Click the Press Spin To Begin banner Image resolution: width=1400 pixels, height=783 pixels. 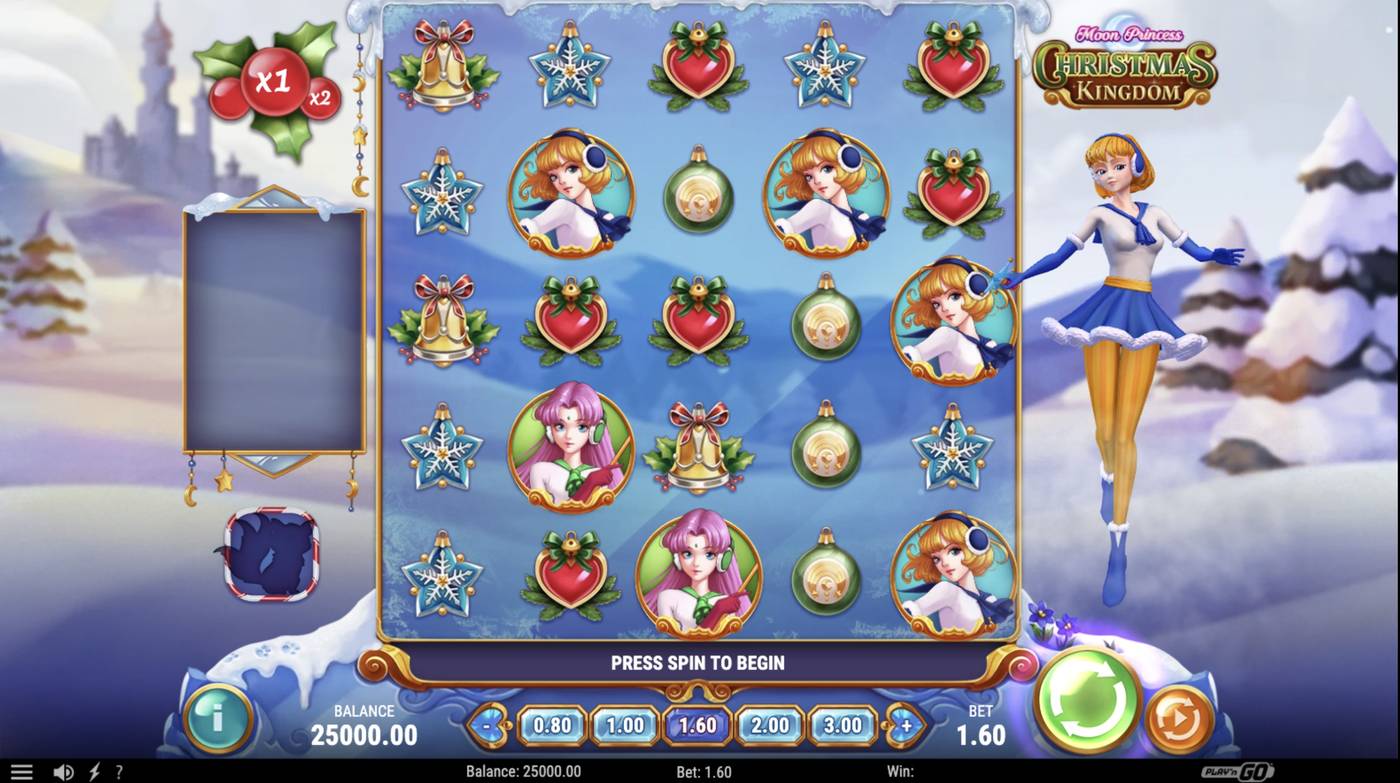(698, 662)
